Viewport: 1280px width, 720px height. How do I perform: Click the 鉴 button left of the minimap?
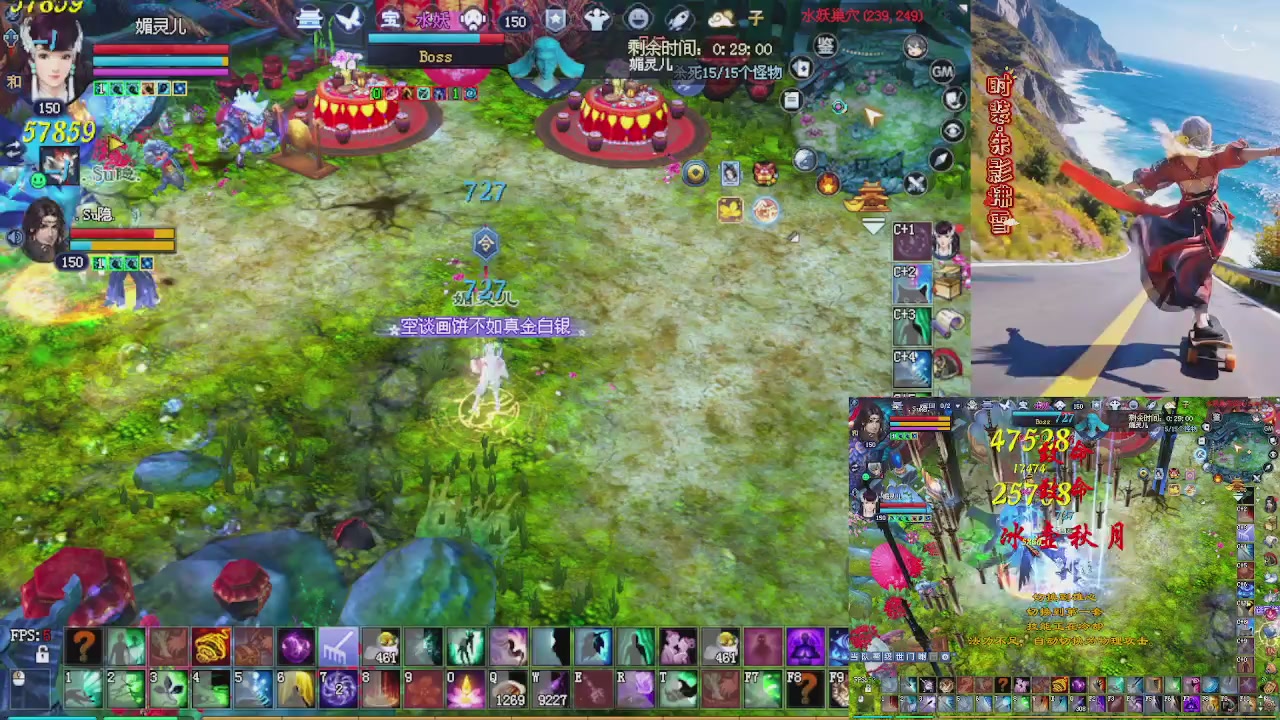(824, 46)
